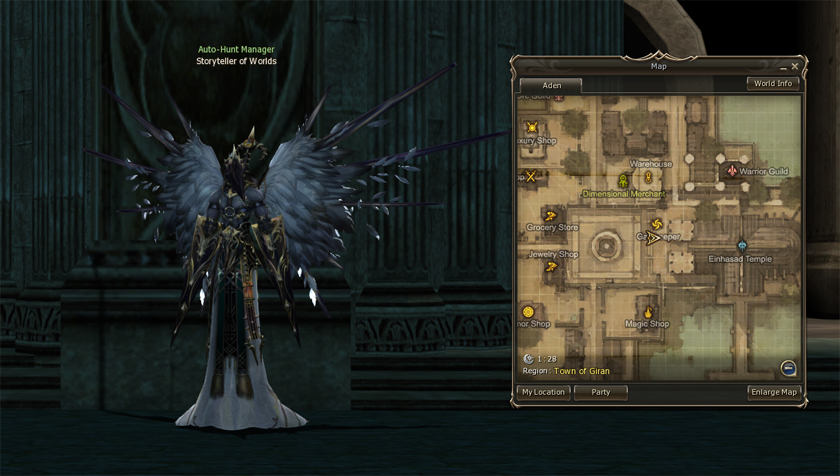
Task: Select the Dimensional Merchant marker
Action: point(623,181)
